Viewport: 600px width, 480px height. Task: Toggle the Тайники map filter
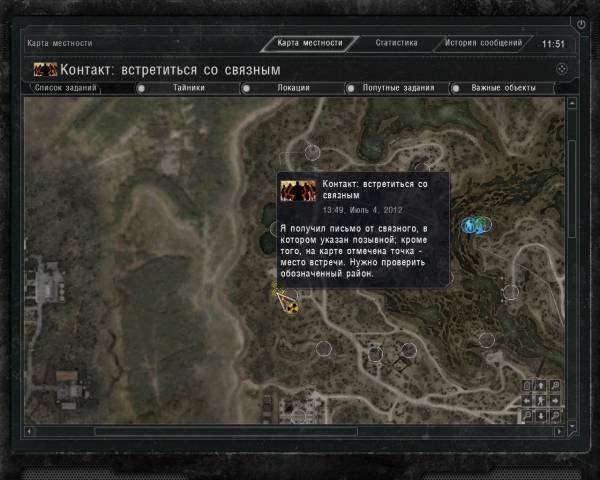coord(188,88)
